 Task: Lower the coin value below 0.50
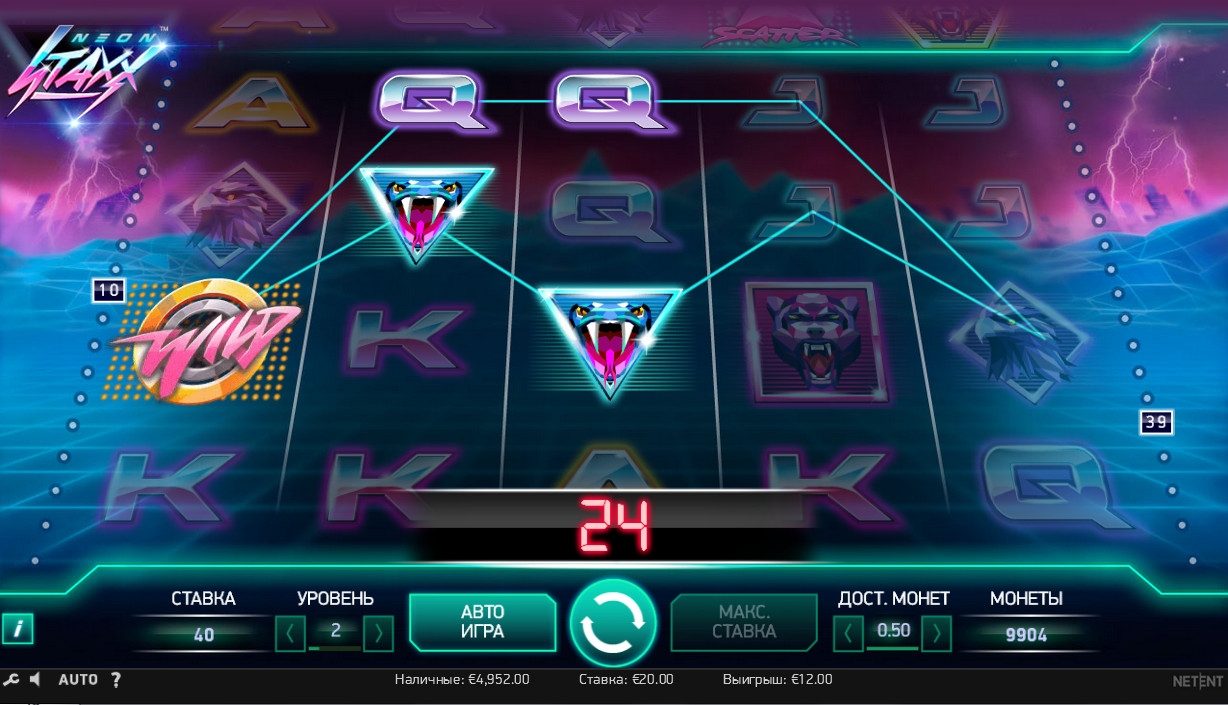(x=848, y=632)
